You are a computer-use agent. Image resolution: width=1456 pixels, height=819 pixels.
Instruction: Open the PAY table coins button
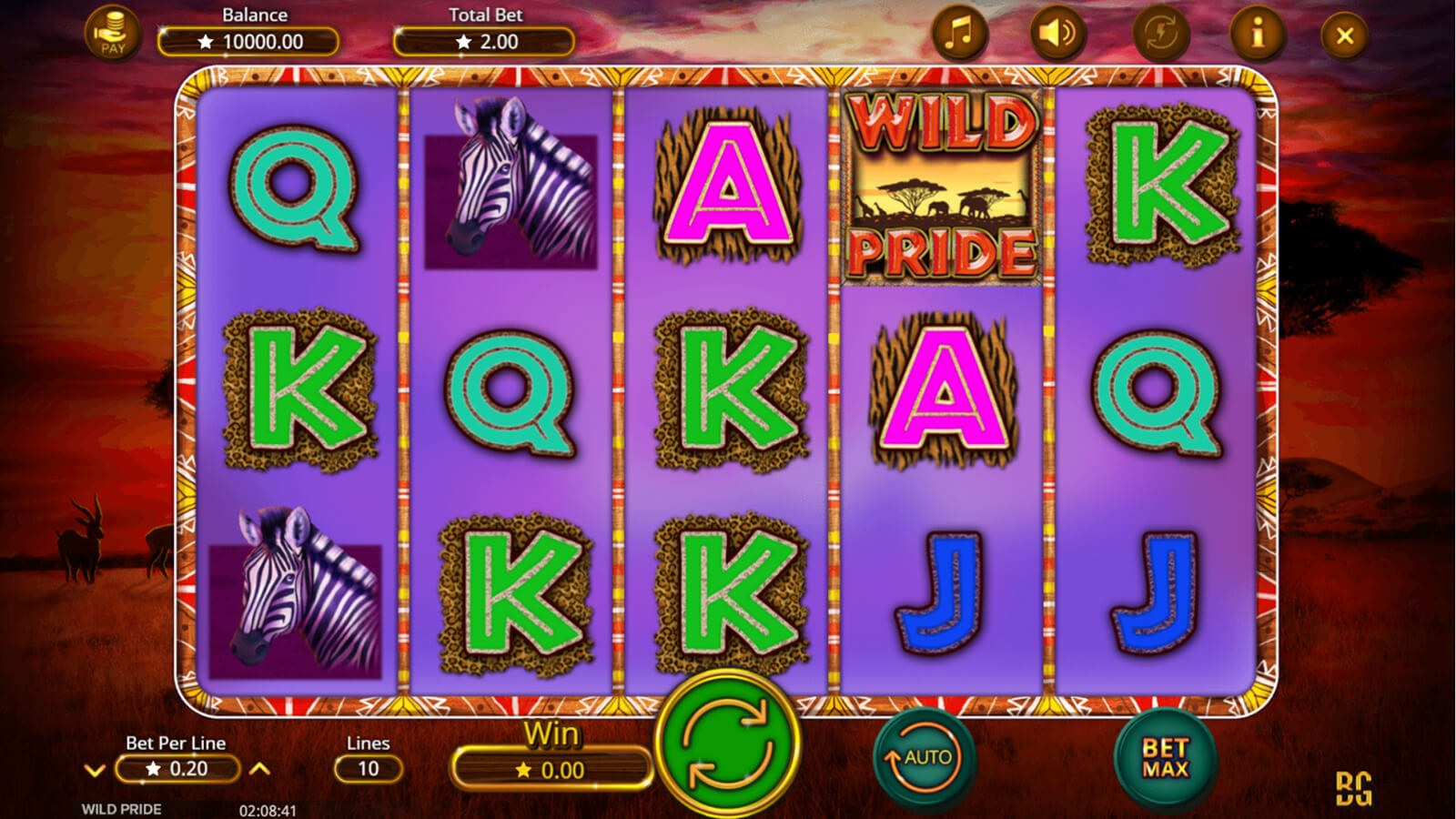[x=113, y=35]
